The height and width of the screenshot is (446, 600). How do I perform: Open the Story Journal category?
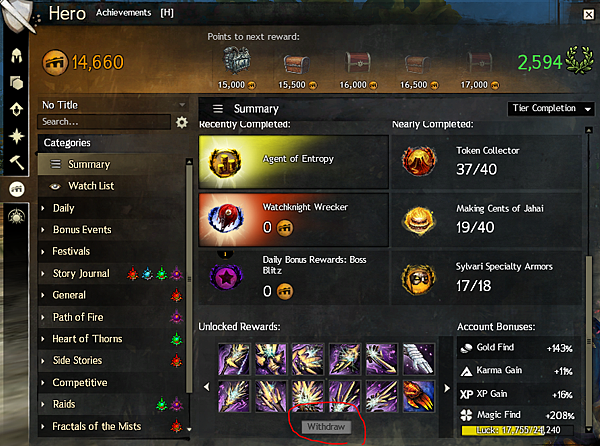click(x=80, y=273)
